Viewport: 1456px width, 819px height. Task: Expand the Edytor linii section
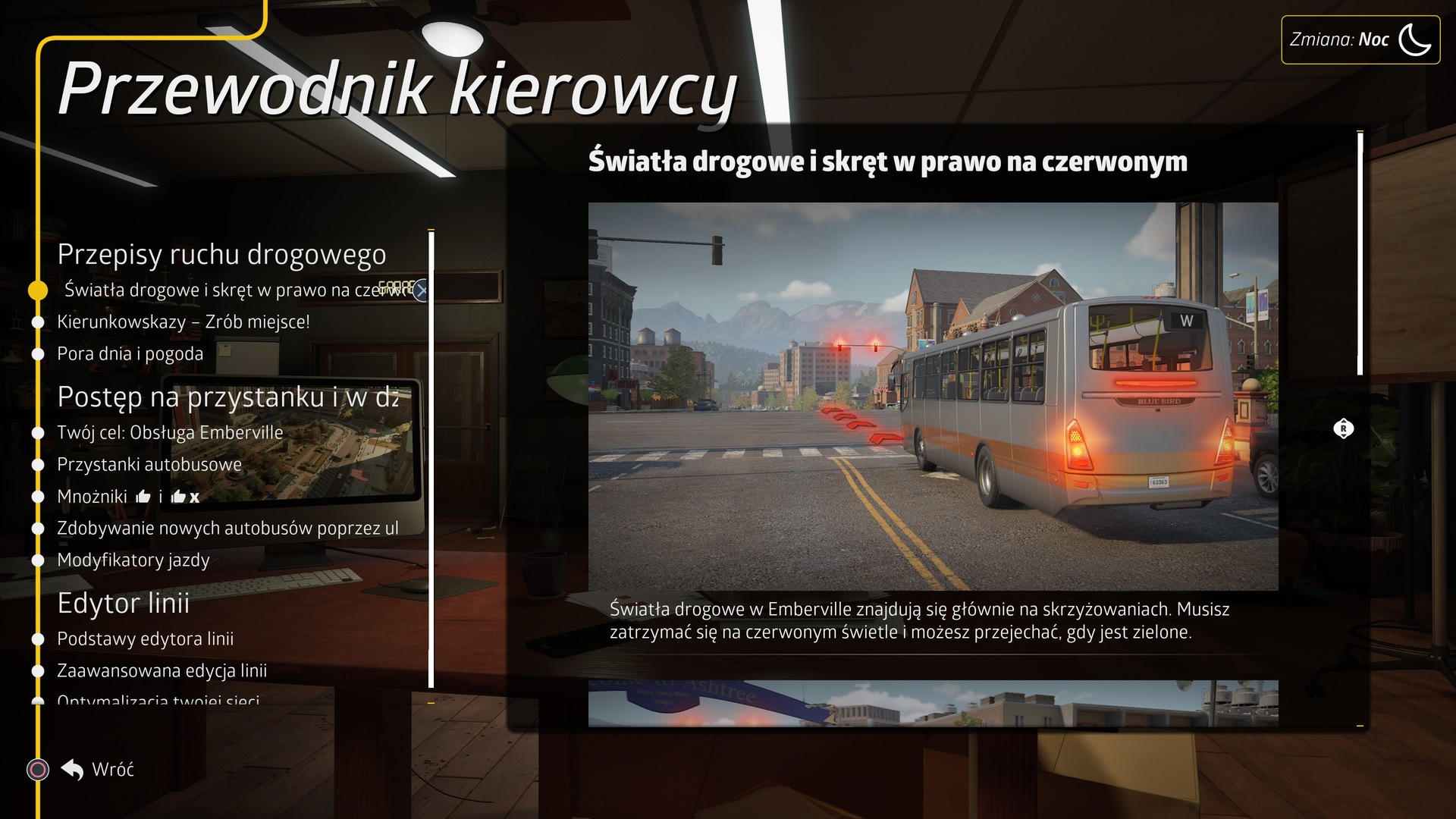coord(124,604)
